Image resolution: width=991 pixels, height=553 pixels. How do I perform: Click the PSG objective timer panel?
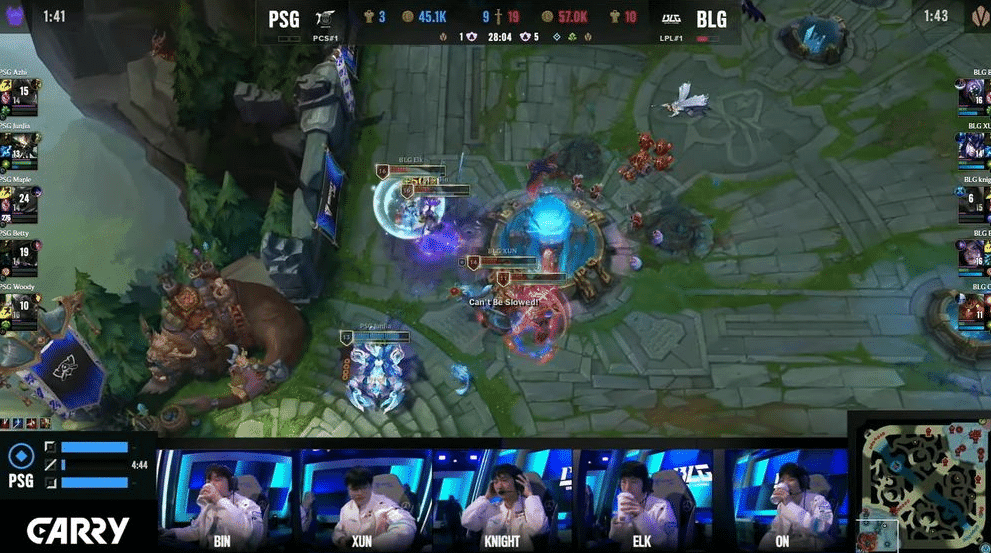point(78,465)
